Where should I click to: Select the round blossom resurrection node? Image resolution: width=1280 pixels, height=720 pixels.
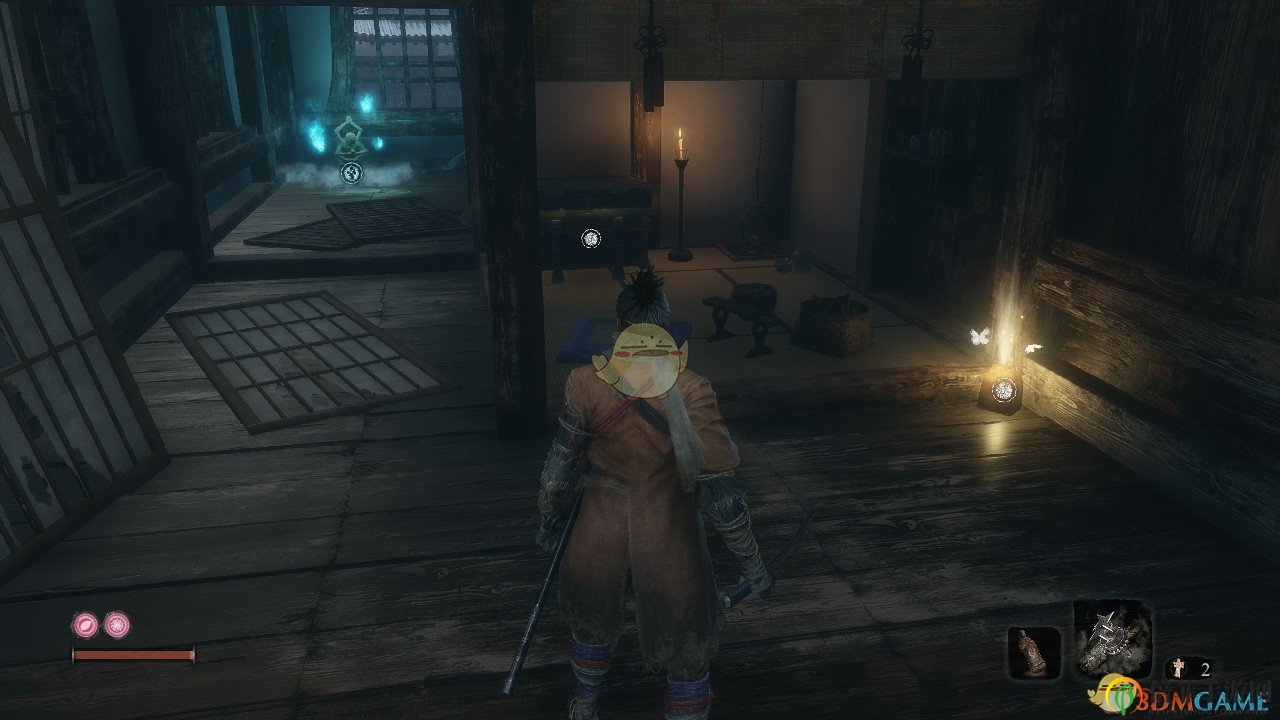point(117,626)
